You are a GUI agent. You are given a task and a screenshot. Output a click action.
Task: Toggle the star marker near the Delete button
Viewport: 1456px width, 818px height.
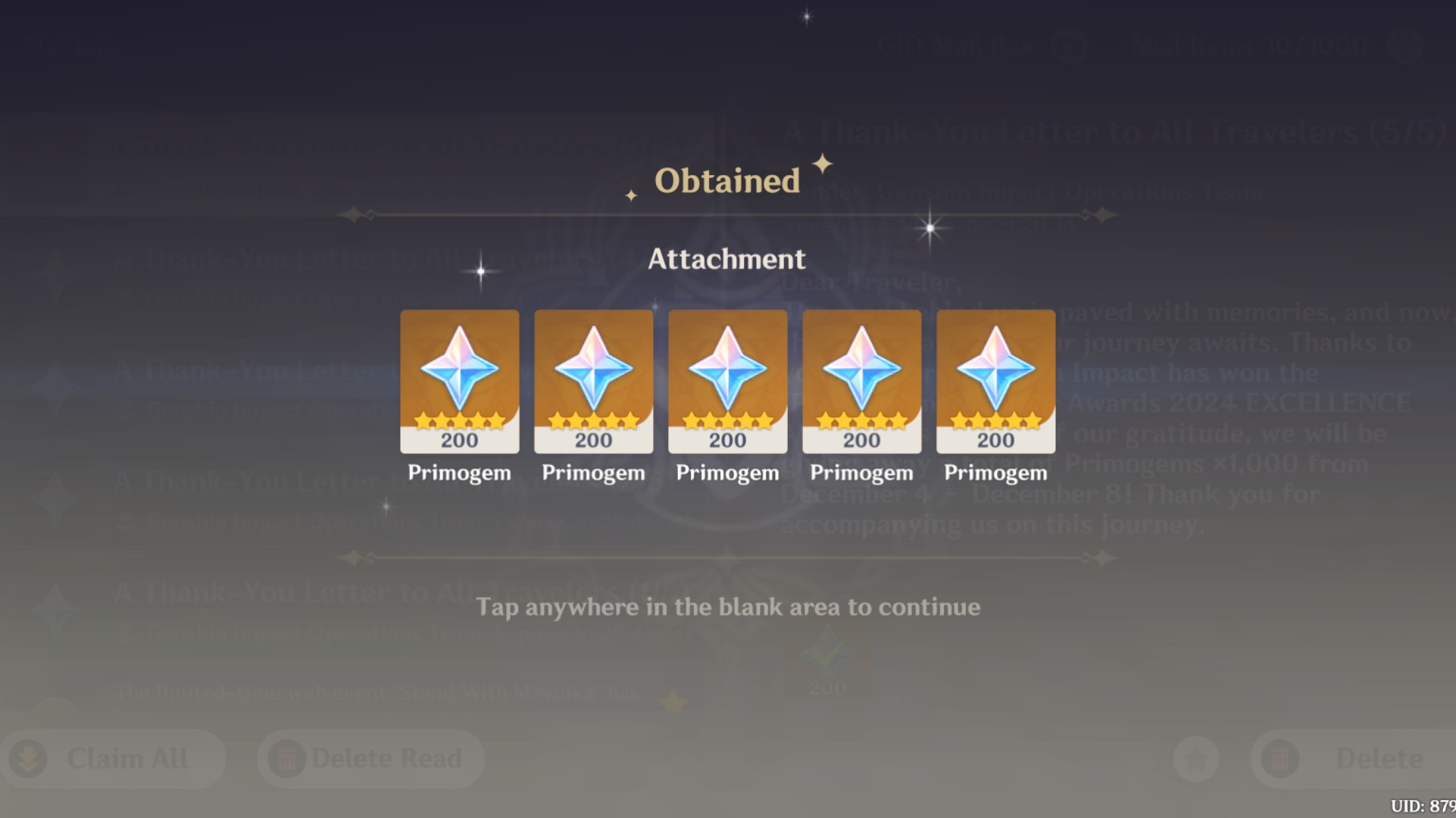coord(1195,757)
